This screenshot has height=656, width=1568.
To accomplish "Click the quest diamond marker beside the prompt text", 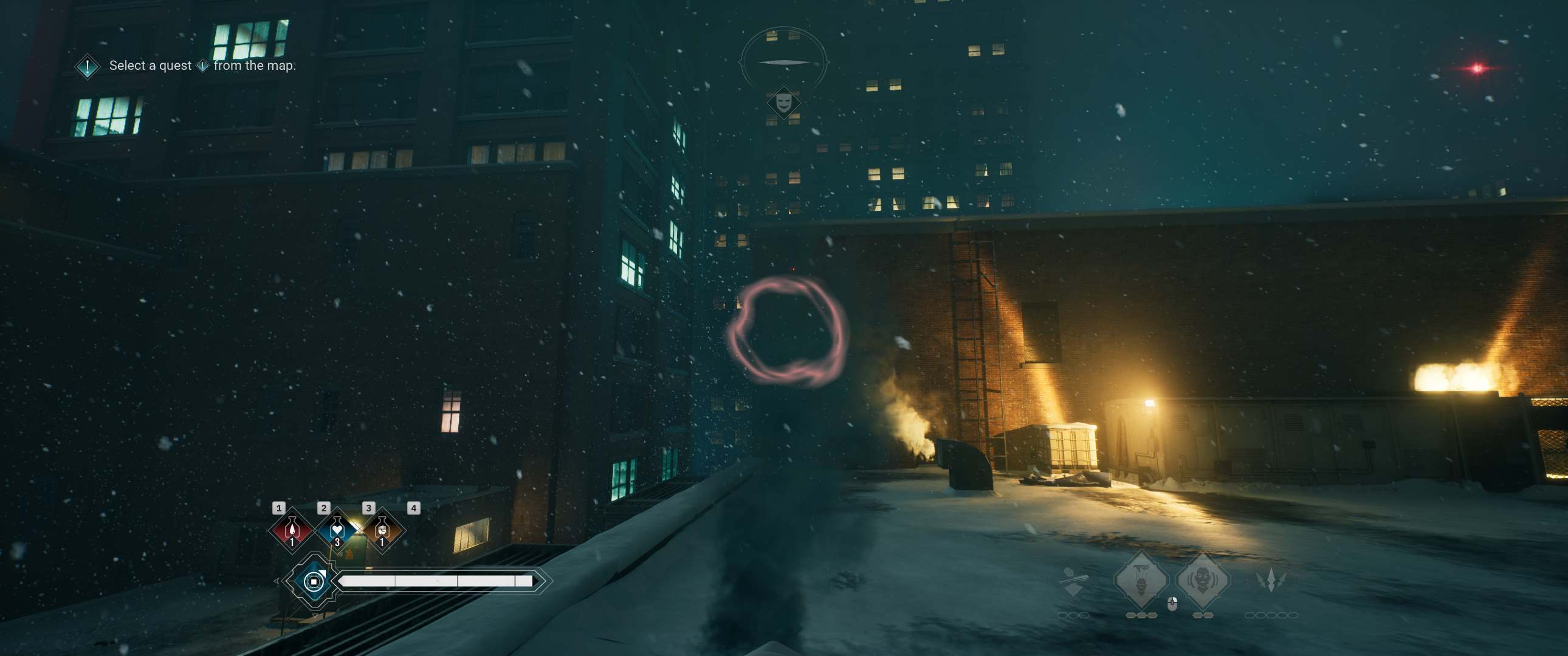I will (86, 66).
